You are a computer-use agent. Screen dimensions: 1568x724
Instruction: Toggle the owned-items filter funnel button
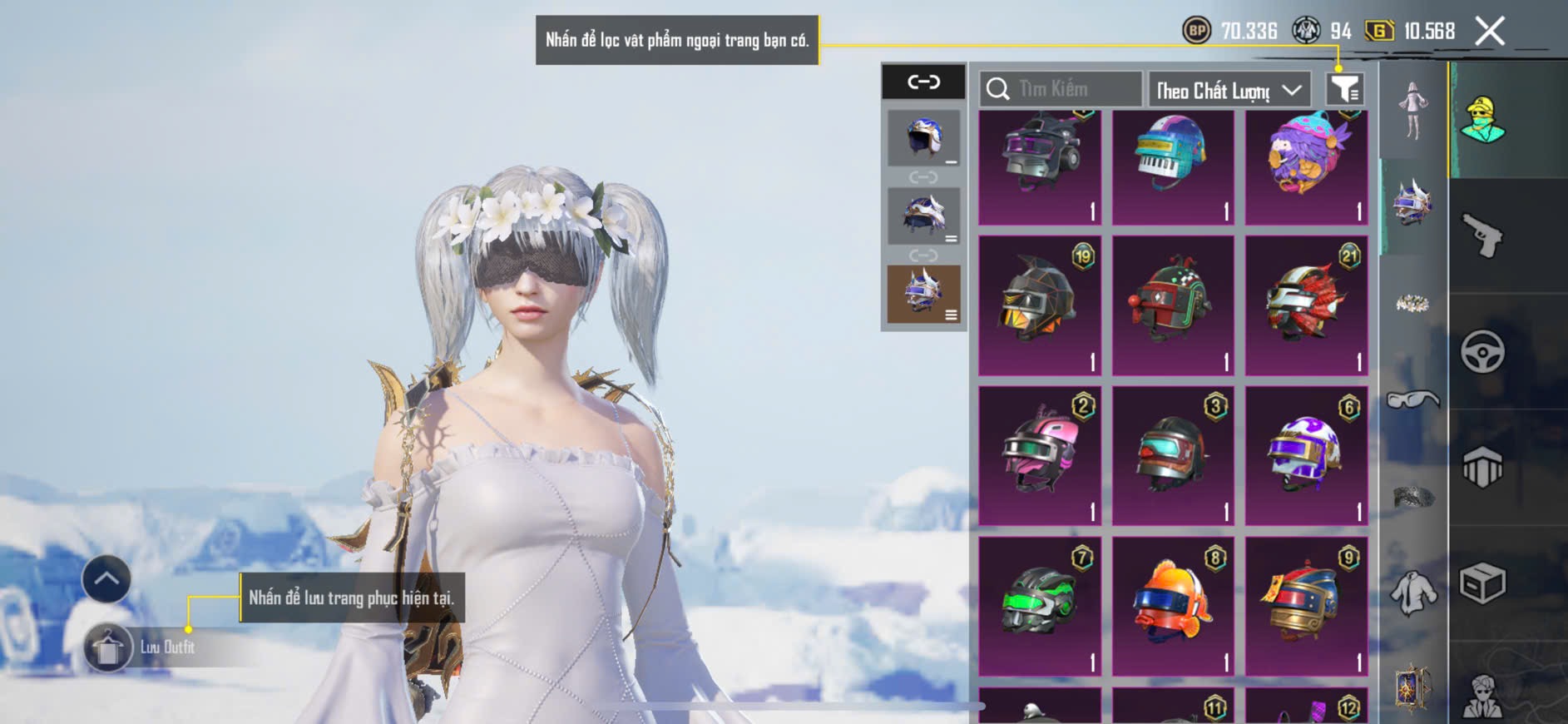1344,89
